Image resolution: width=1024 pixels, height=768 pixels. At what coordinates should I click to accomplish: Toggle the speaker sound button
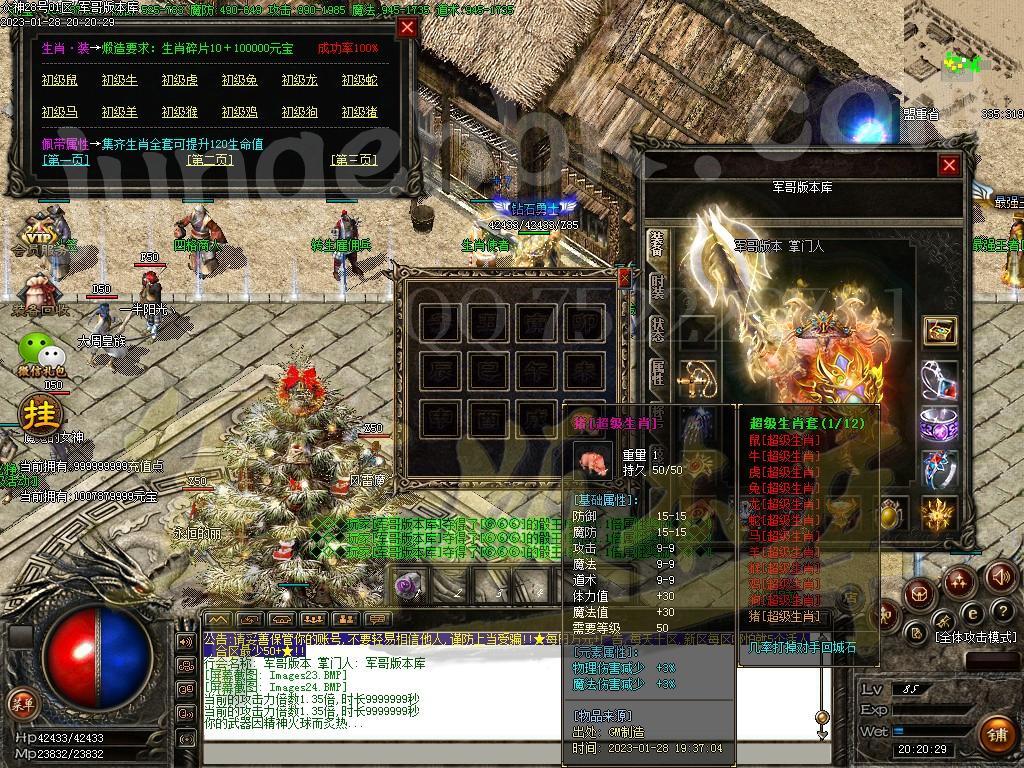[1000, 577]
